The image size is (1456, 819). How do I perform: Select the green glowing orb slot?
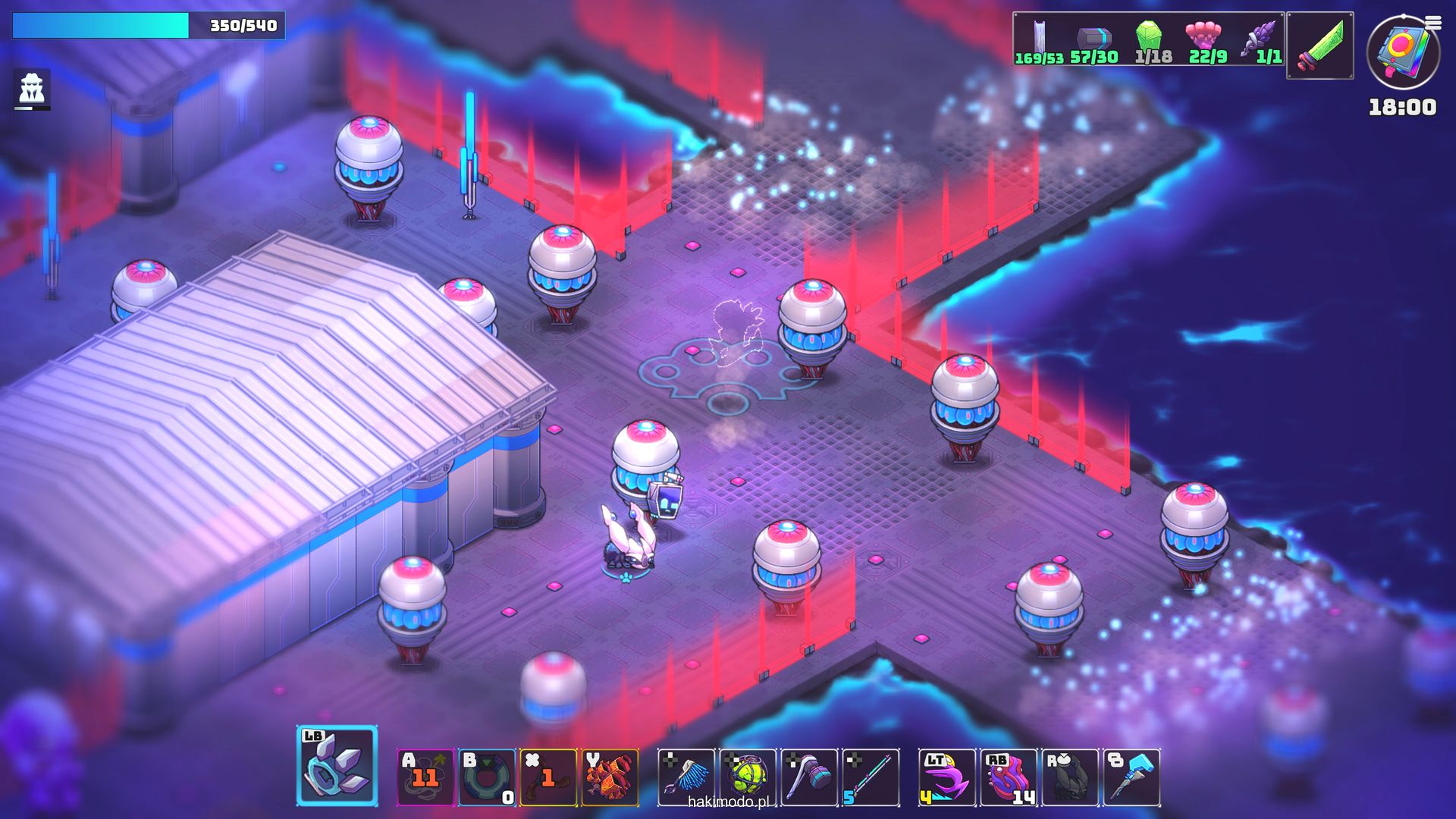[x=748, y=777]
